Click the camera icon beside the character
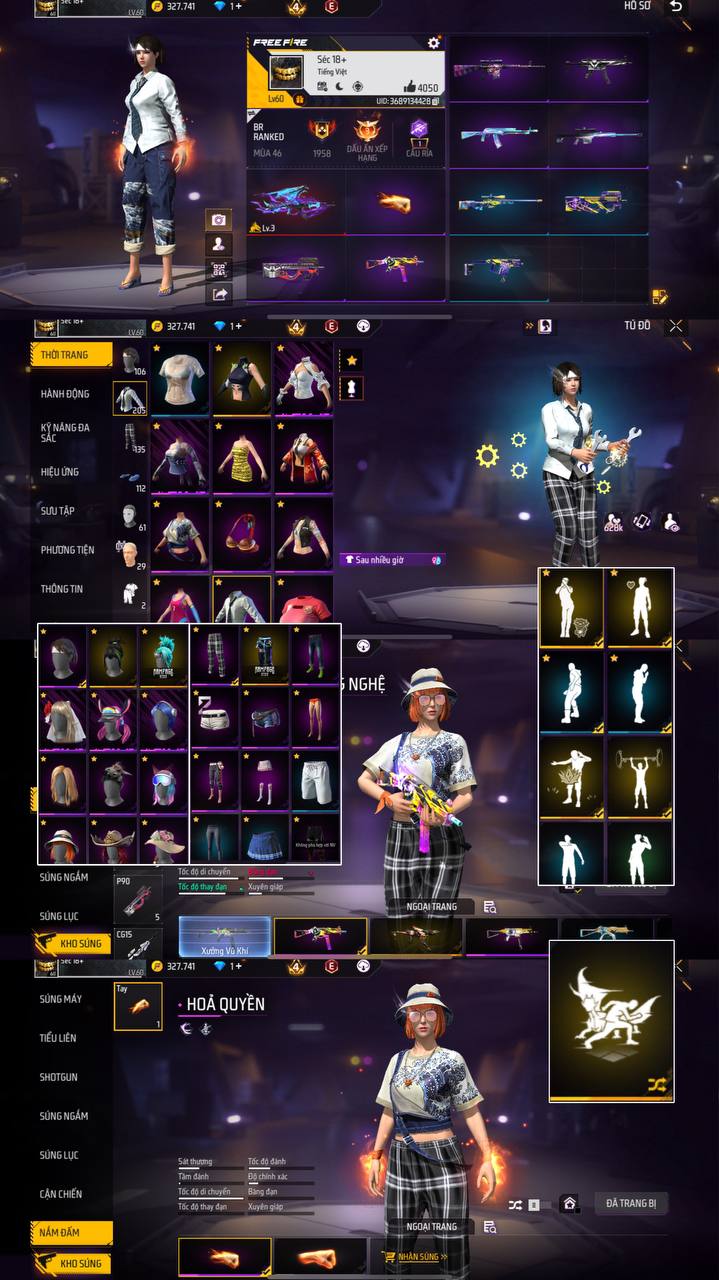This screenshot has height=1280, width=719. (218, 220)
